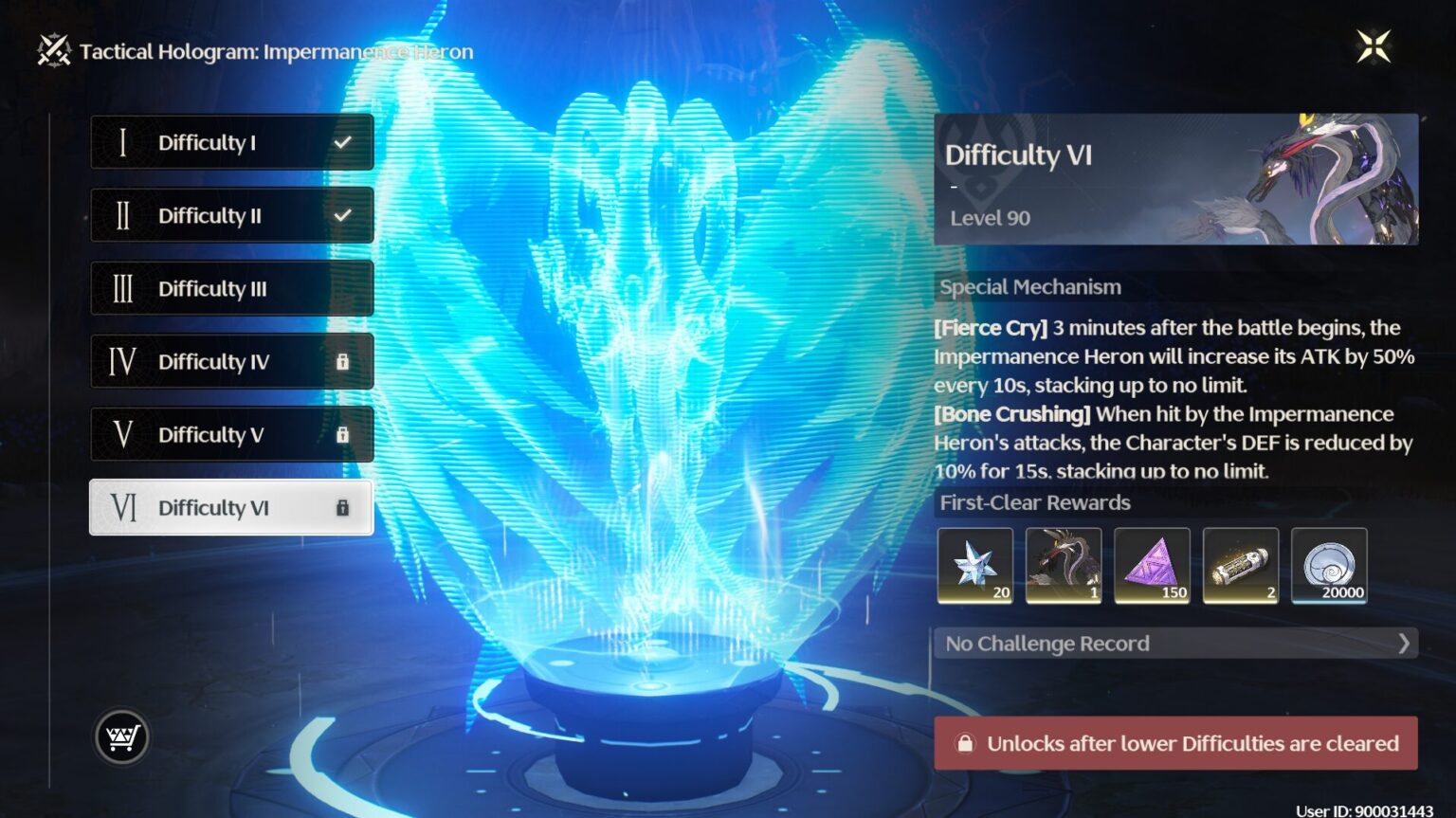Click the purple tuner reward showing 150
The image size is (1456, 818).
pyautogui.click(x=1153, y=565)
